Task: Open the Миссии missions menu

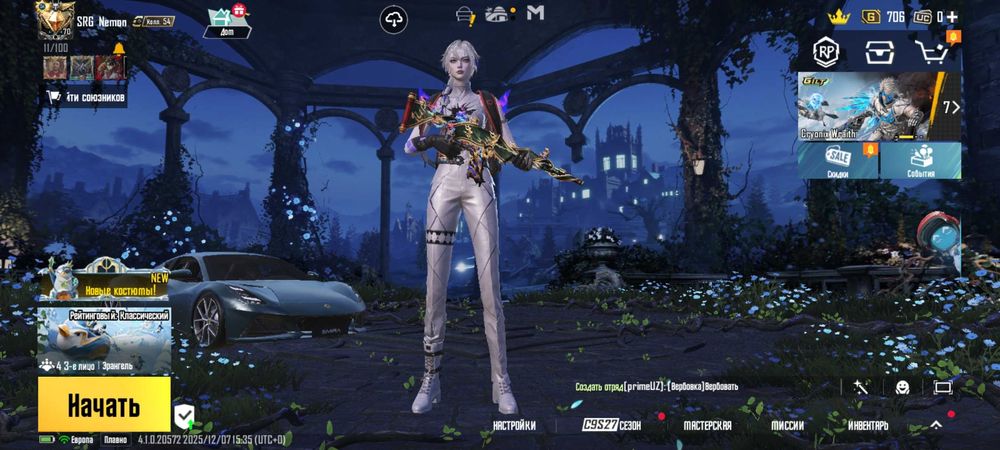Action: click(787, 425)
